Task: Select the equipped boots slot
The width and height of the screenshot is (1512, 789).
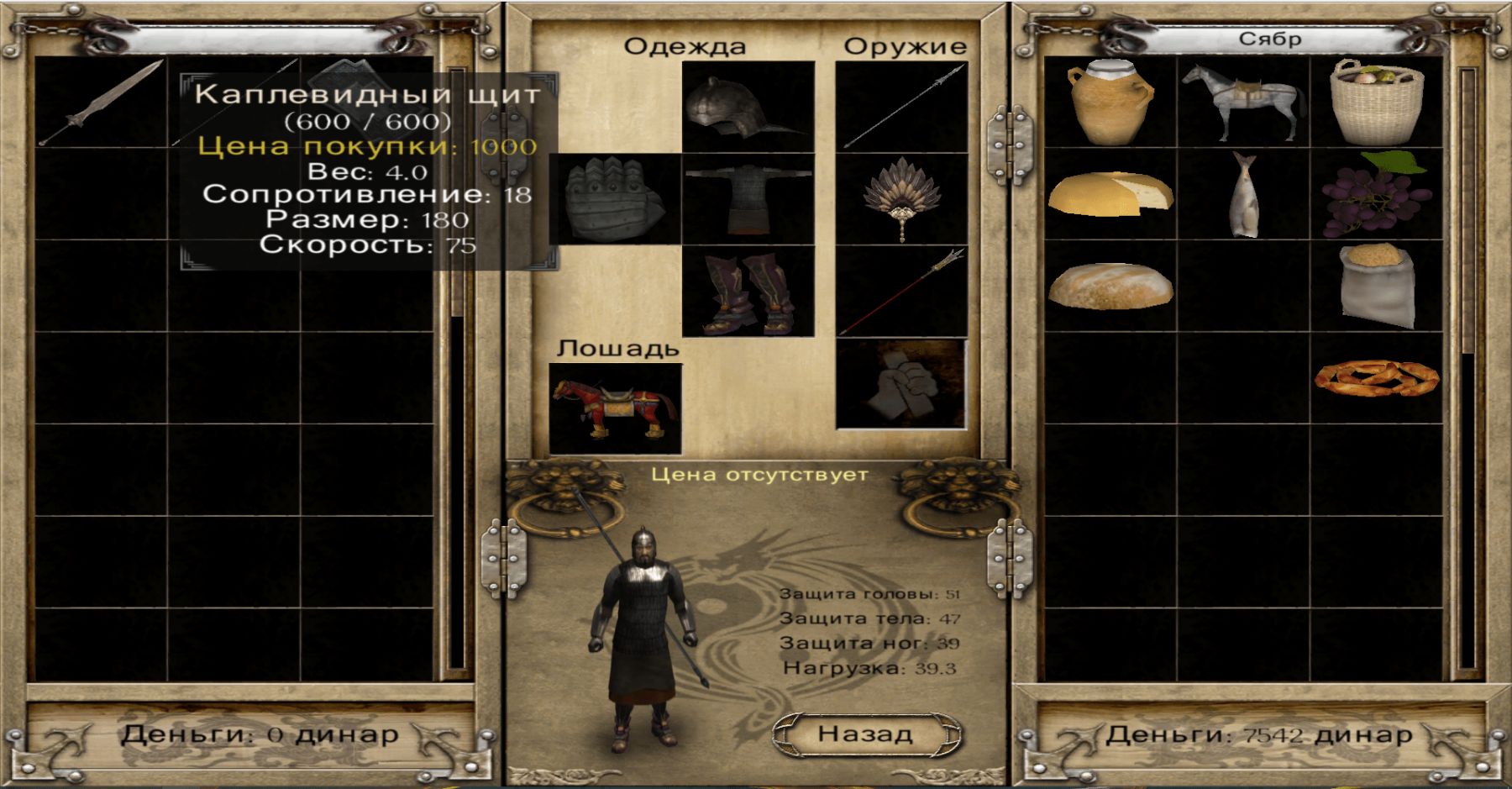Action: click(748, 291)
